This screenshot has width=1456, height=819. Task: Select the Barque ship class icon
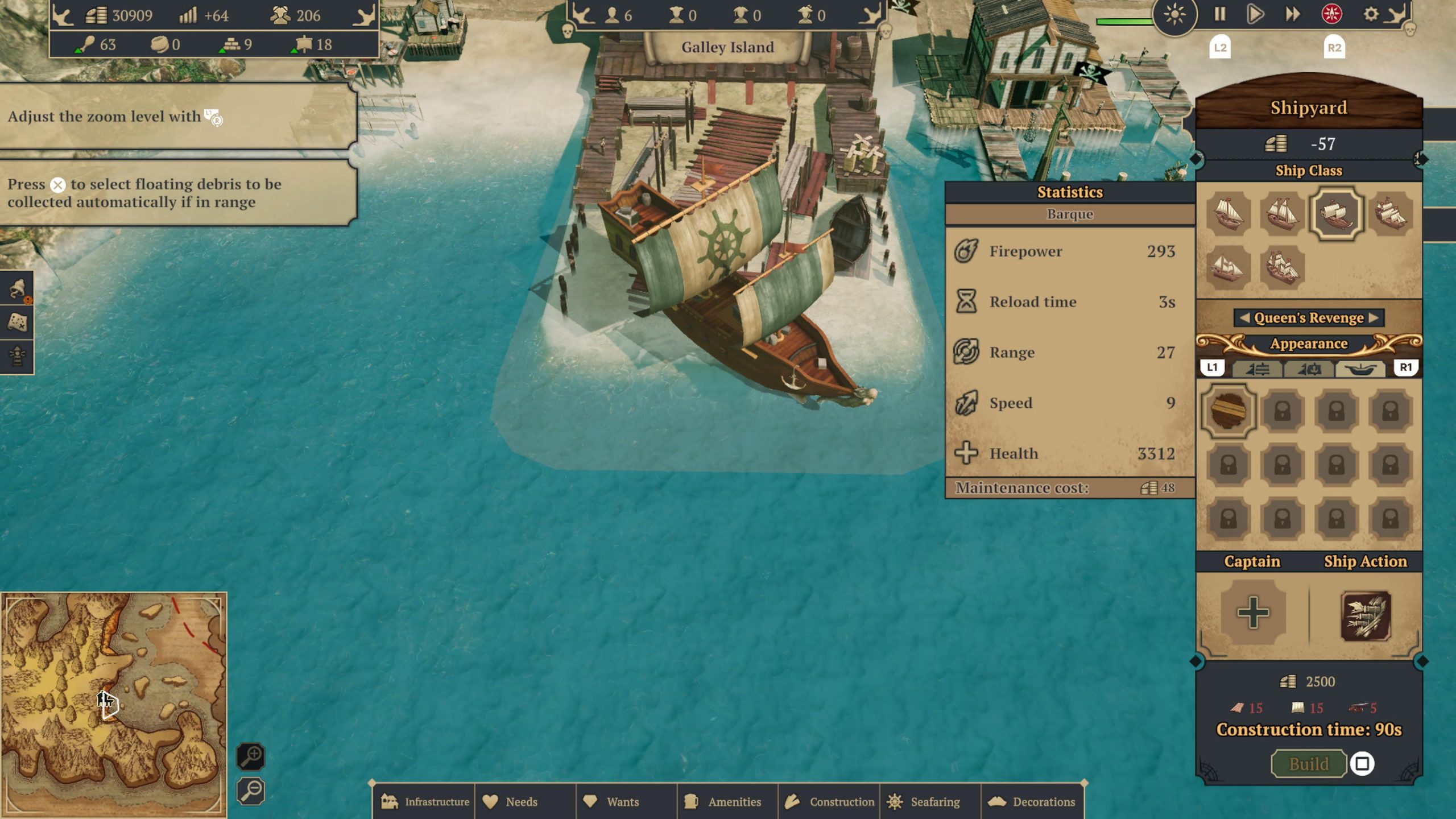point(1336,214)
